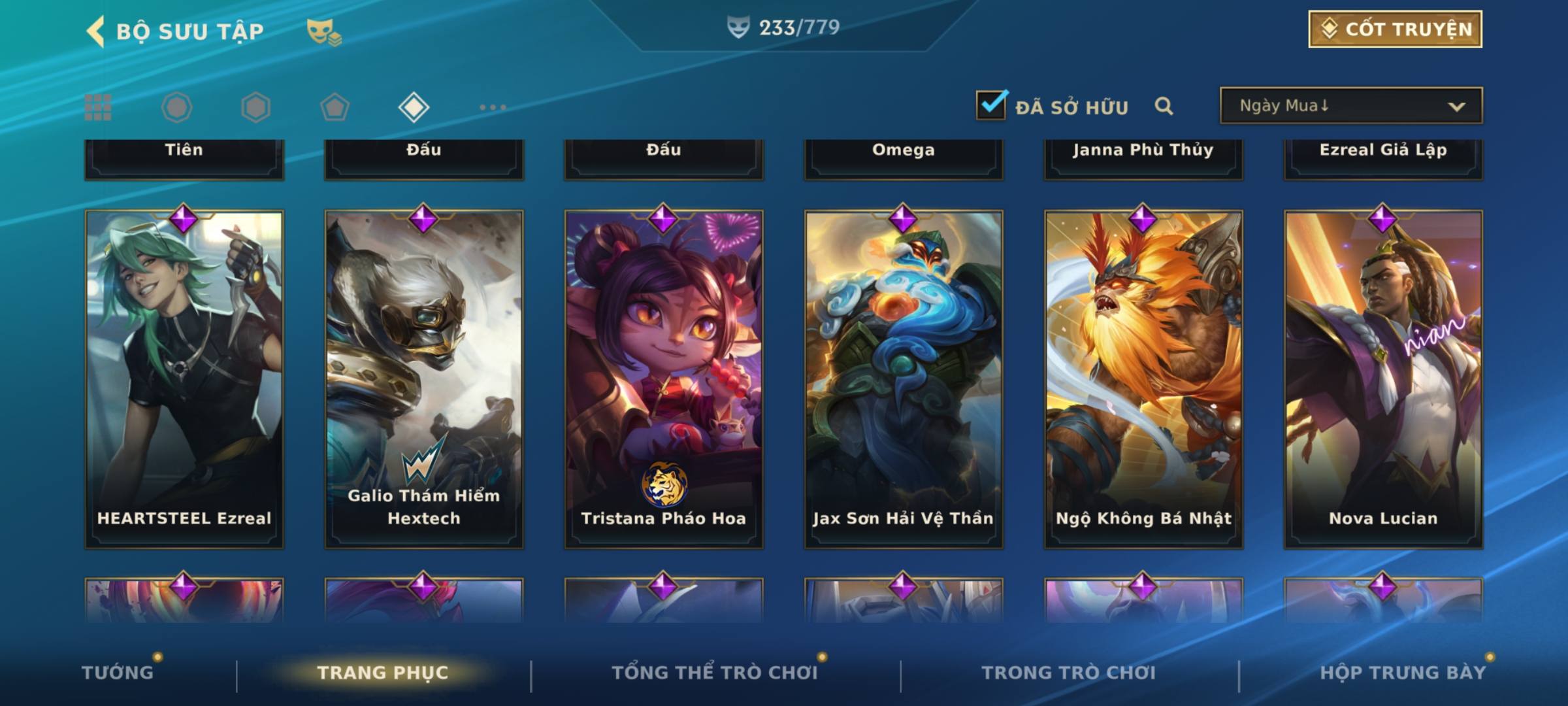Select the diamond rarity filter icon
Image resolution: width=1568 pixels, height=706 pixels.
click(x=414, y=107)
